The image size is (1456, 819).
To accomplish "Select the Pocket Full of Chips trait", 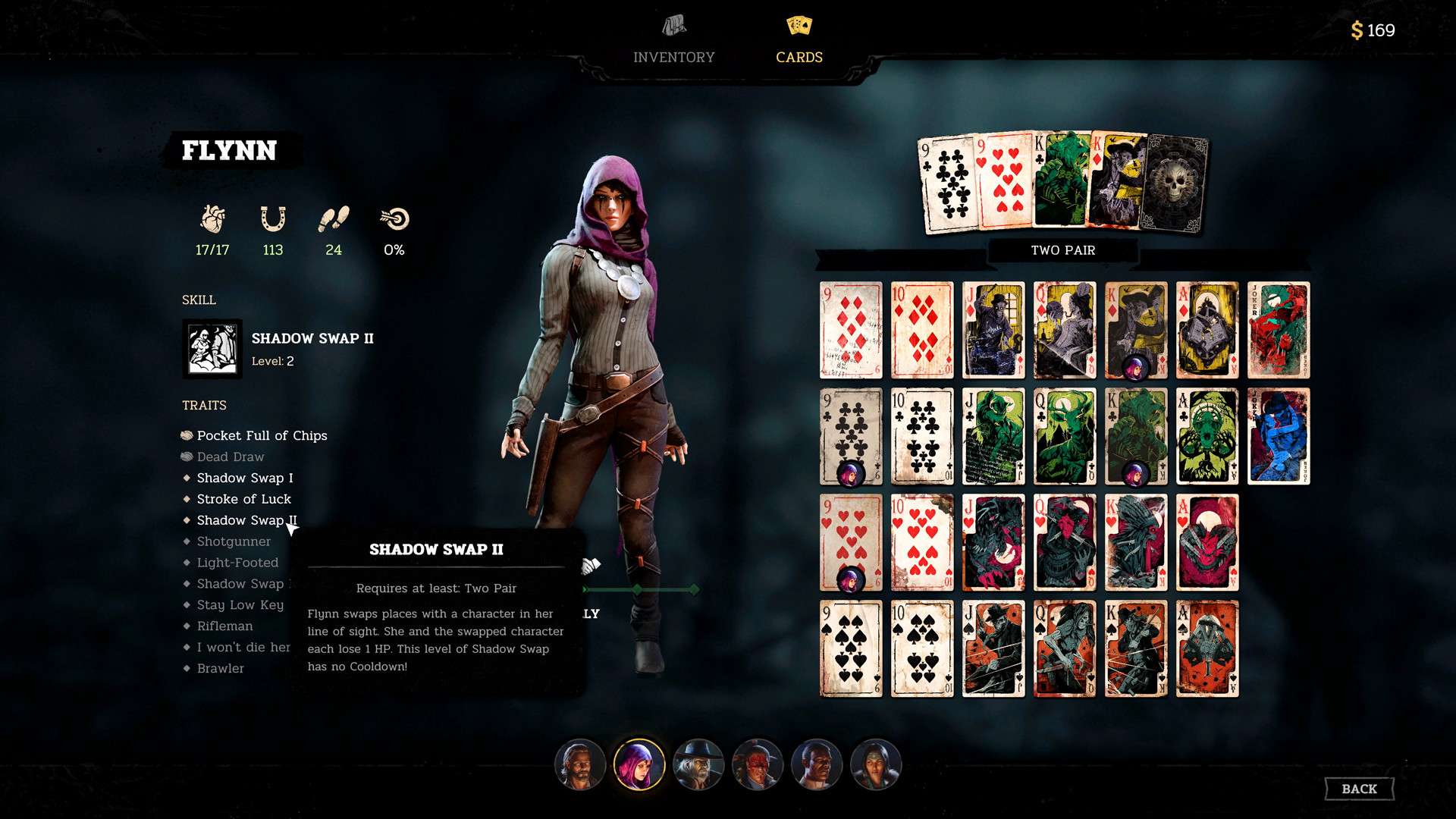I will pos(262,435).
